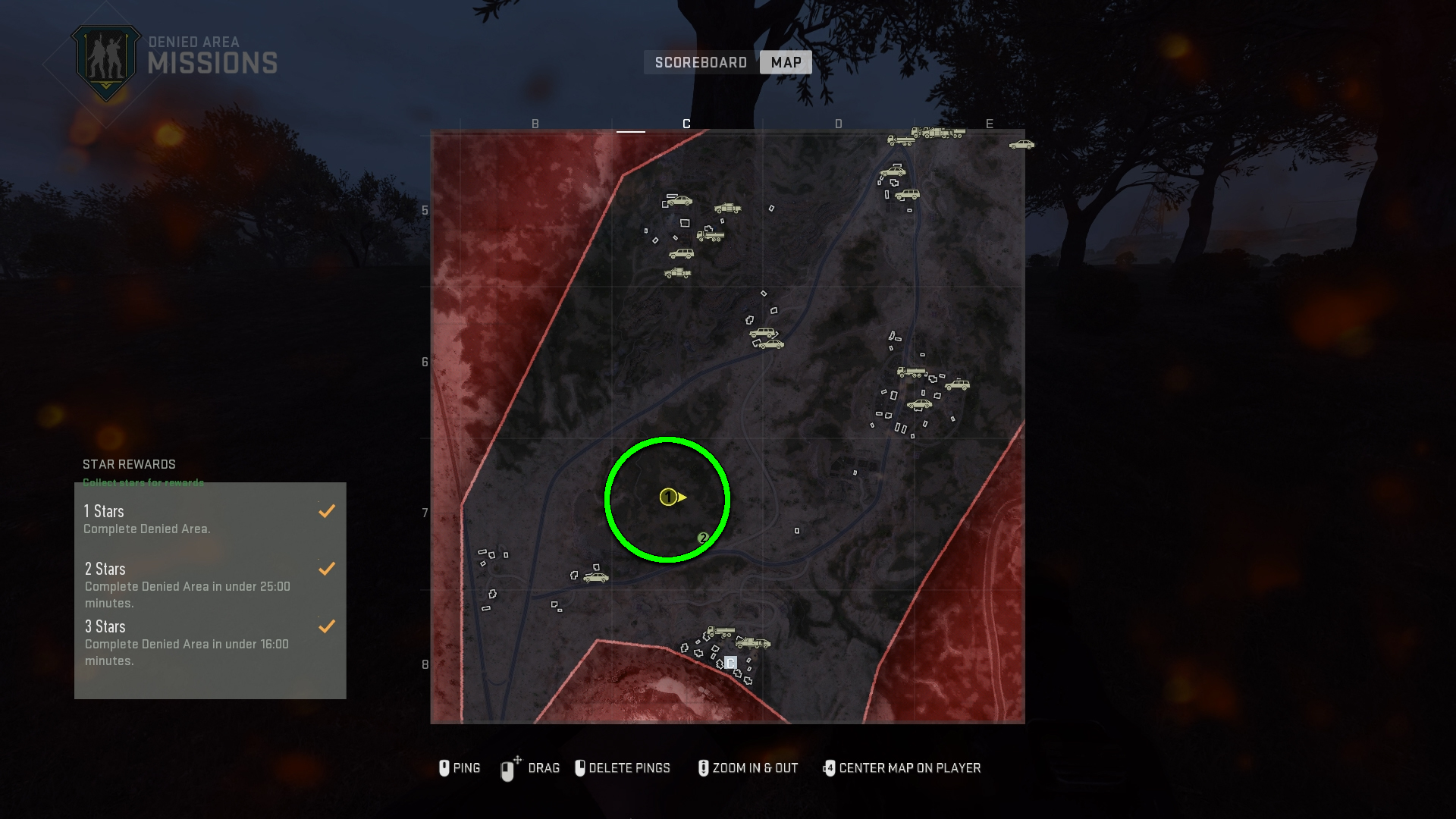Click the teammate marker labeled 2
The width and height of the screenshot is (1456, 819).
(x=704, y=538)
